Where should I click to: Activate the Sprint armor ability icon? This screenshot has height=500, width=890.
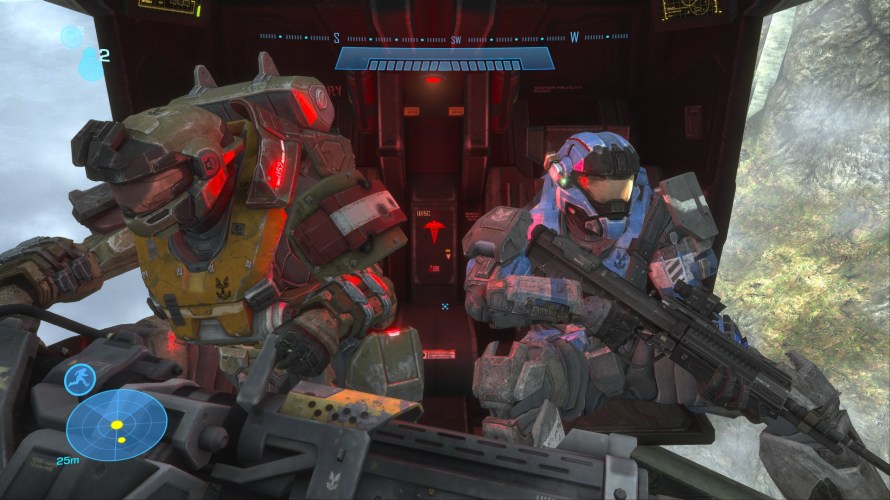point(79,380)
